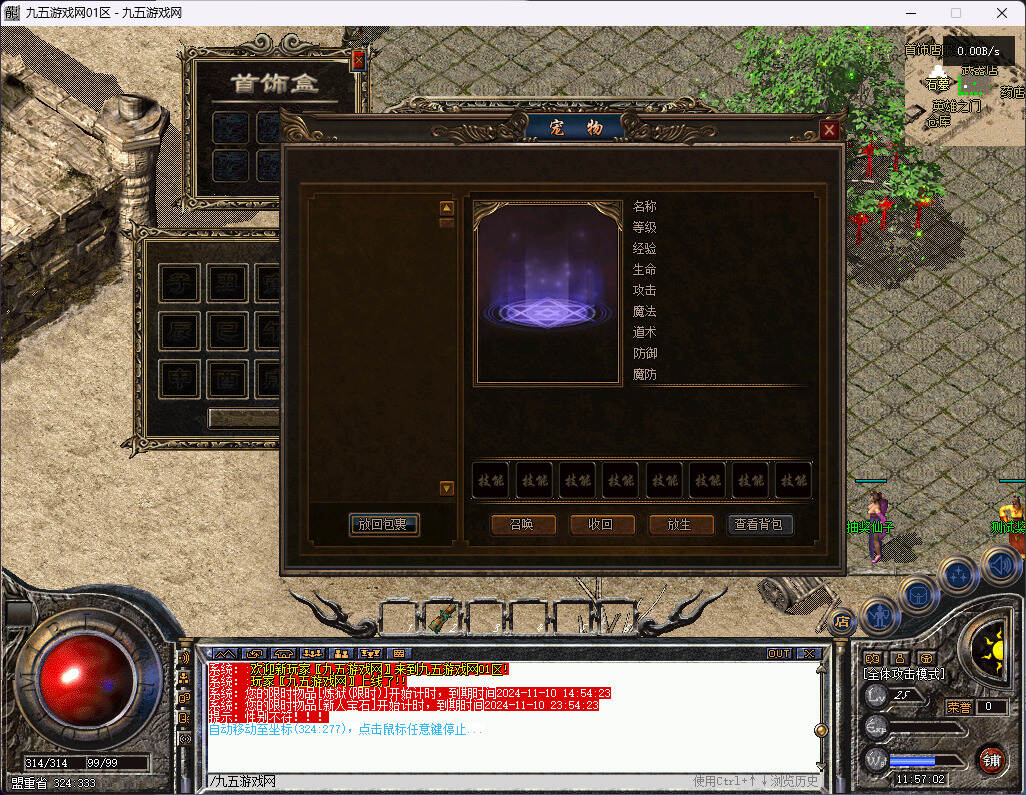Toggle the sound speaker round button
This screenshot has height=795, width=1026.
pyautogui.click(x=1000, y=565)
